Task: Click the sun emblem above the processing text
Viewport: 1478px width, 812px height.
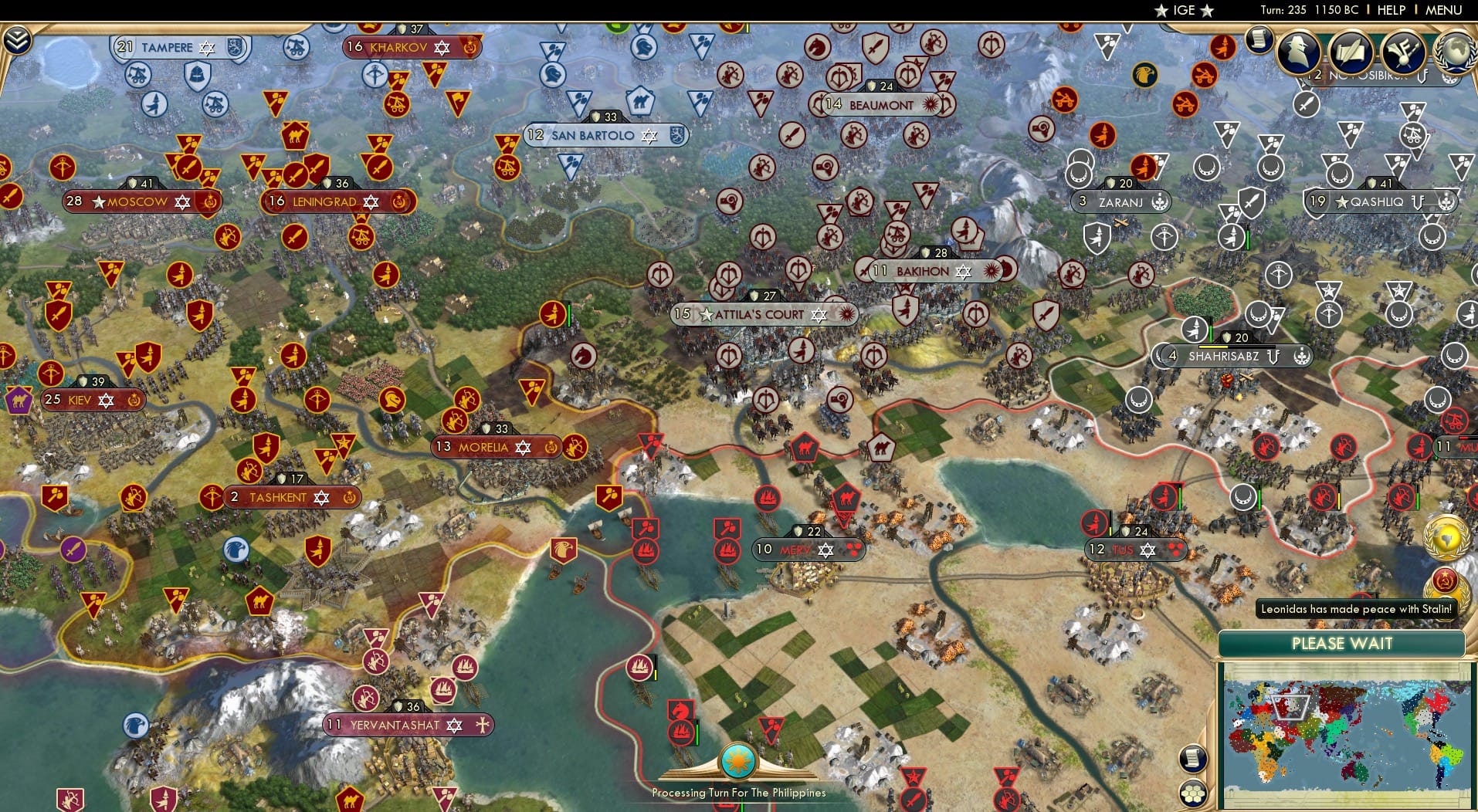Action: (739, 760)
